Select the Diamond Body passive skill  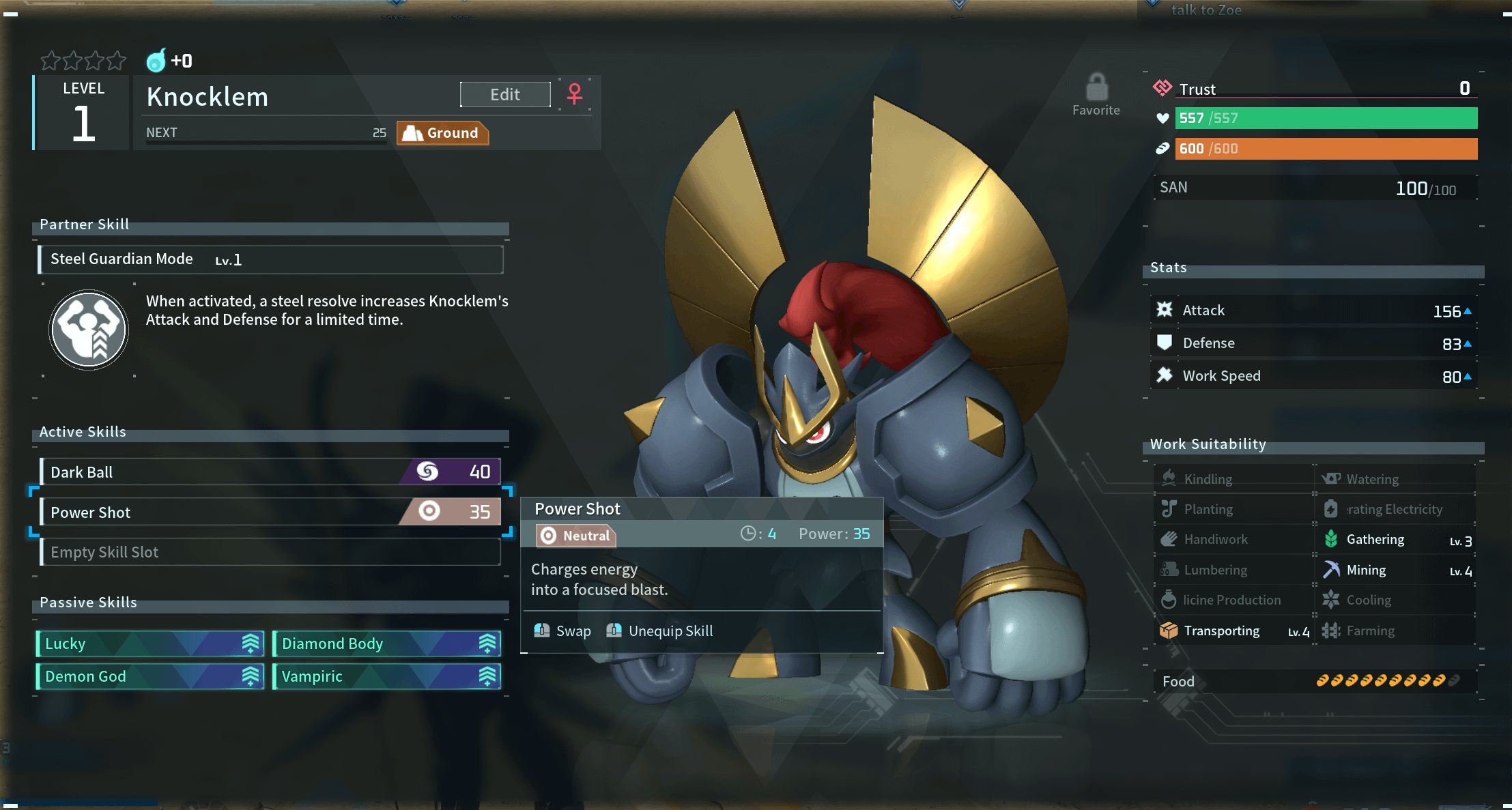click(x=387, y=643)
